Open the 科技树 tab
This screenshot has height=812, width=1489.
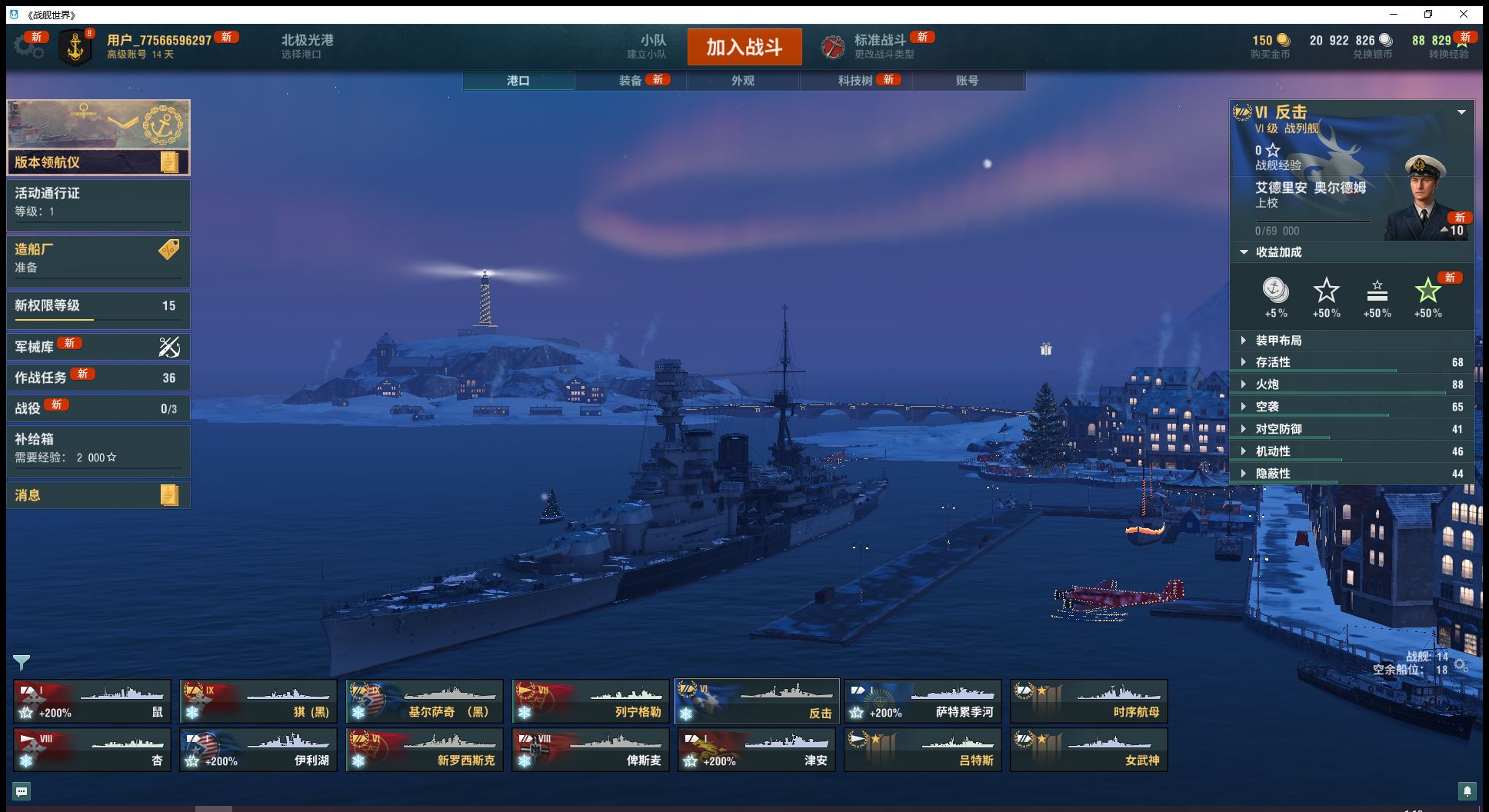pyautogui.click(x=855, y=81)
